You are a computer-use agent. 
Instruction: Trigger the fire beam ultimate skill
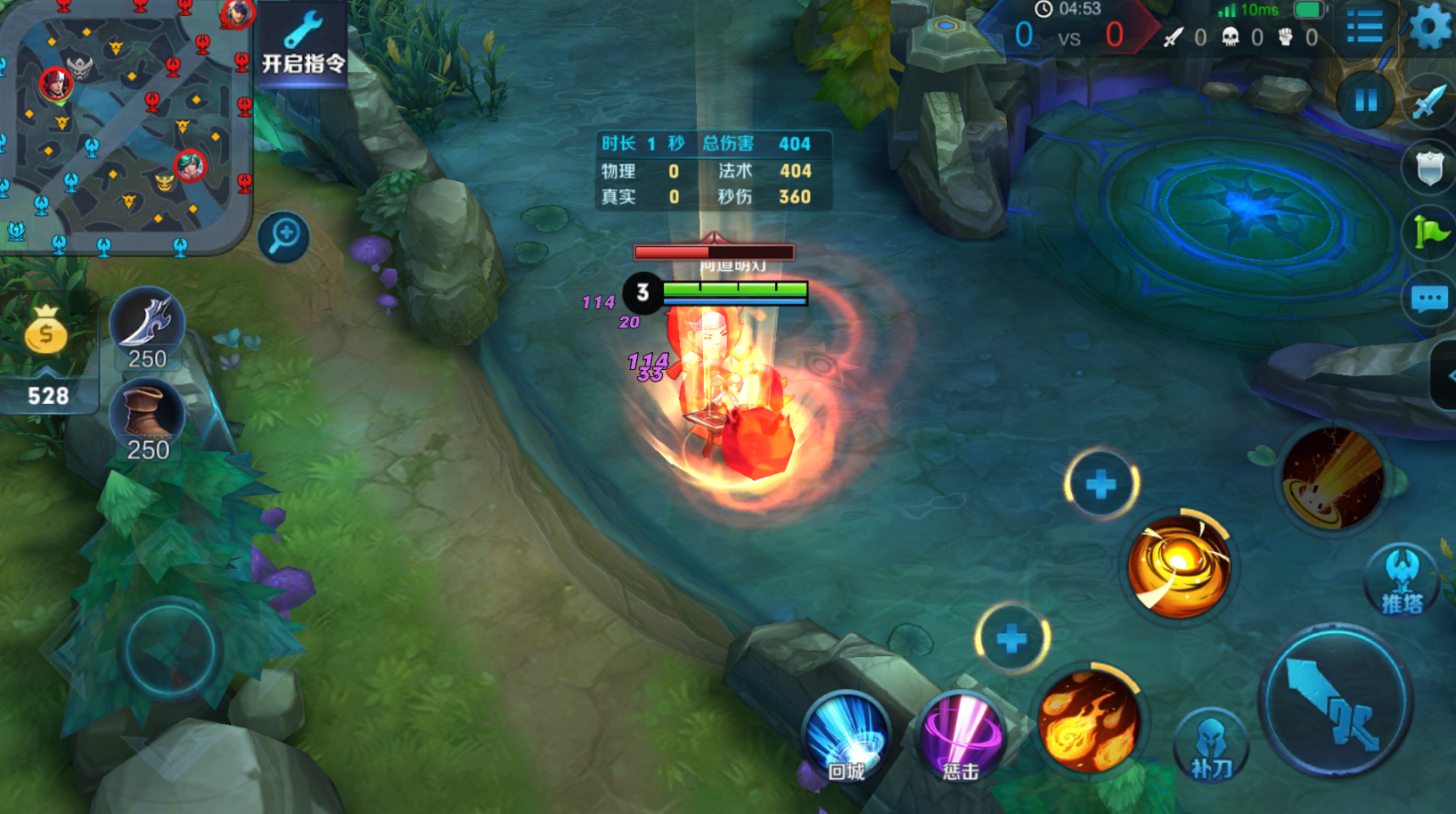(x=1332, y=479)
